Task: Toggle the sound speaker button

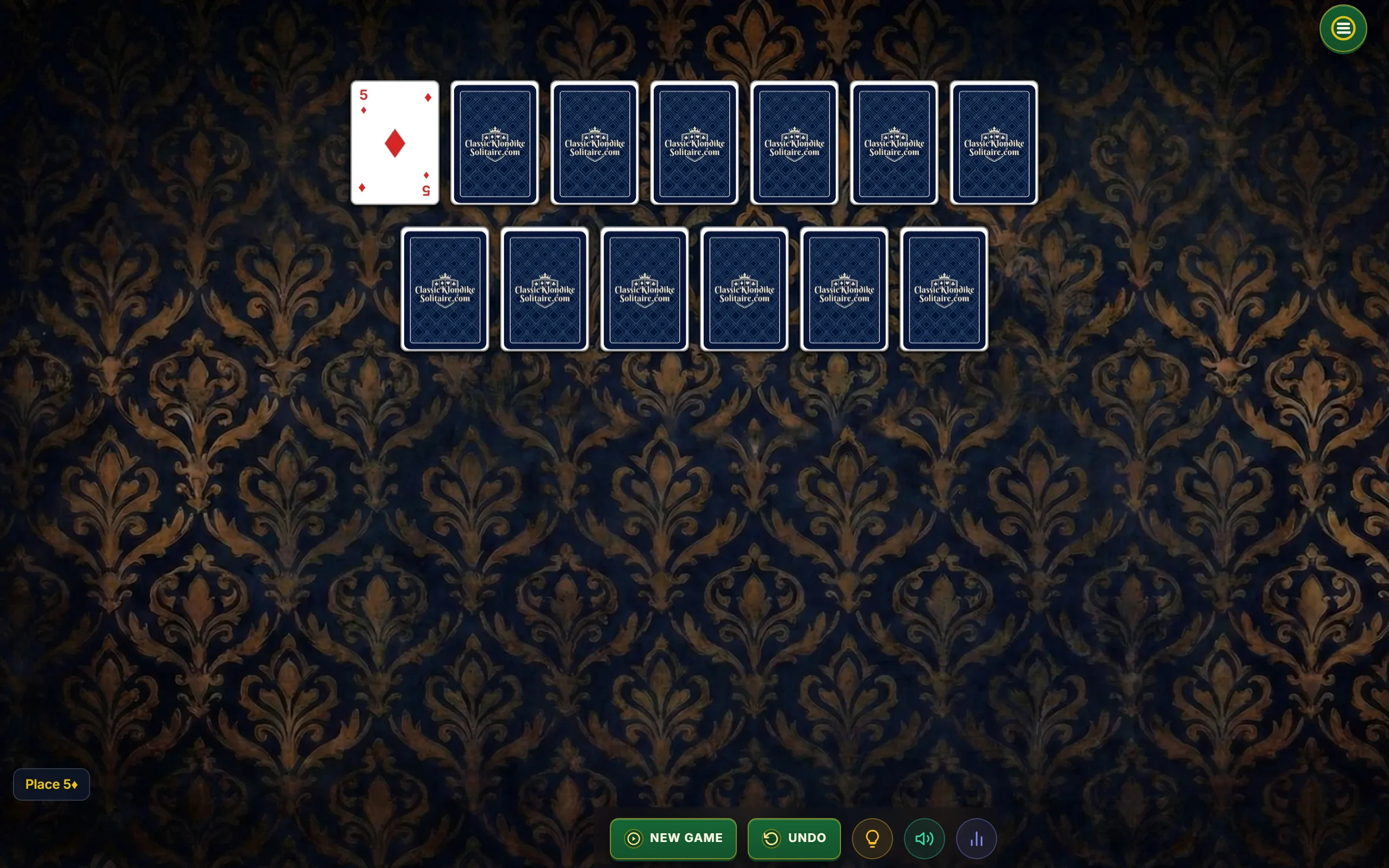Action: [x=924, y=838]
